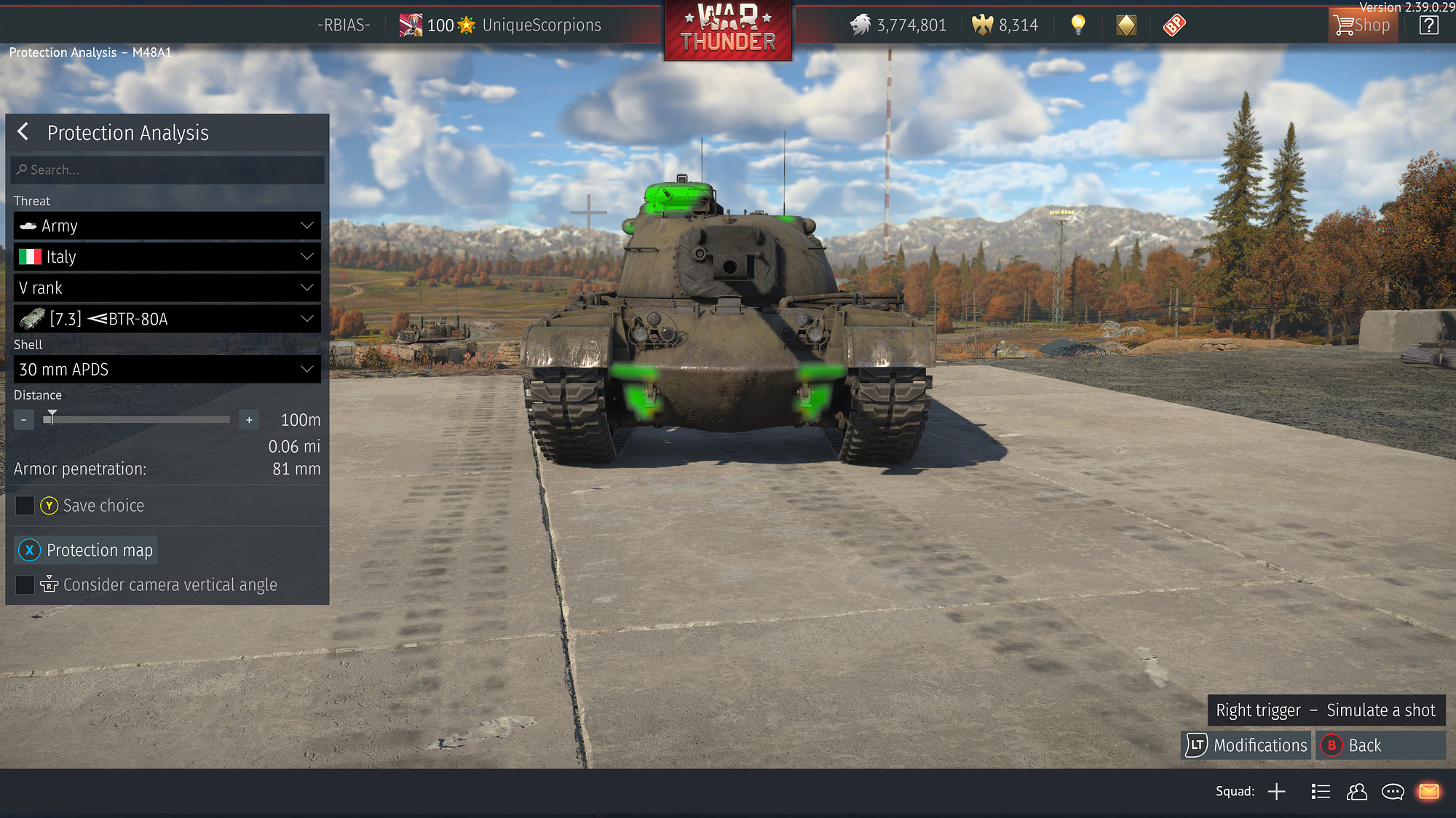Viewport: 1456px width, 818px height.
Task: Open the Battle Pass via BP icon
Action: [x=1173, y=24]
